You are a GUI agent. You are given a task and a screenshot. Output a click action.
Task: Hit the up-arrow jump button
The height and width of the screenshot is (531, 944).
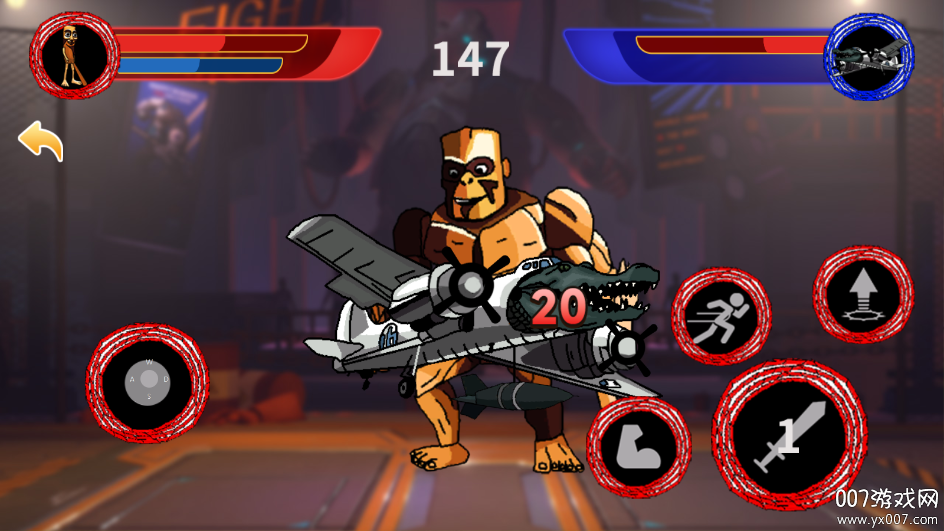coord(863,295)
